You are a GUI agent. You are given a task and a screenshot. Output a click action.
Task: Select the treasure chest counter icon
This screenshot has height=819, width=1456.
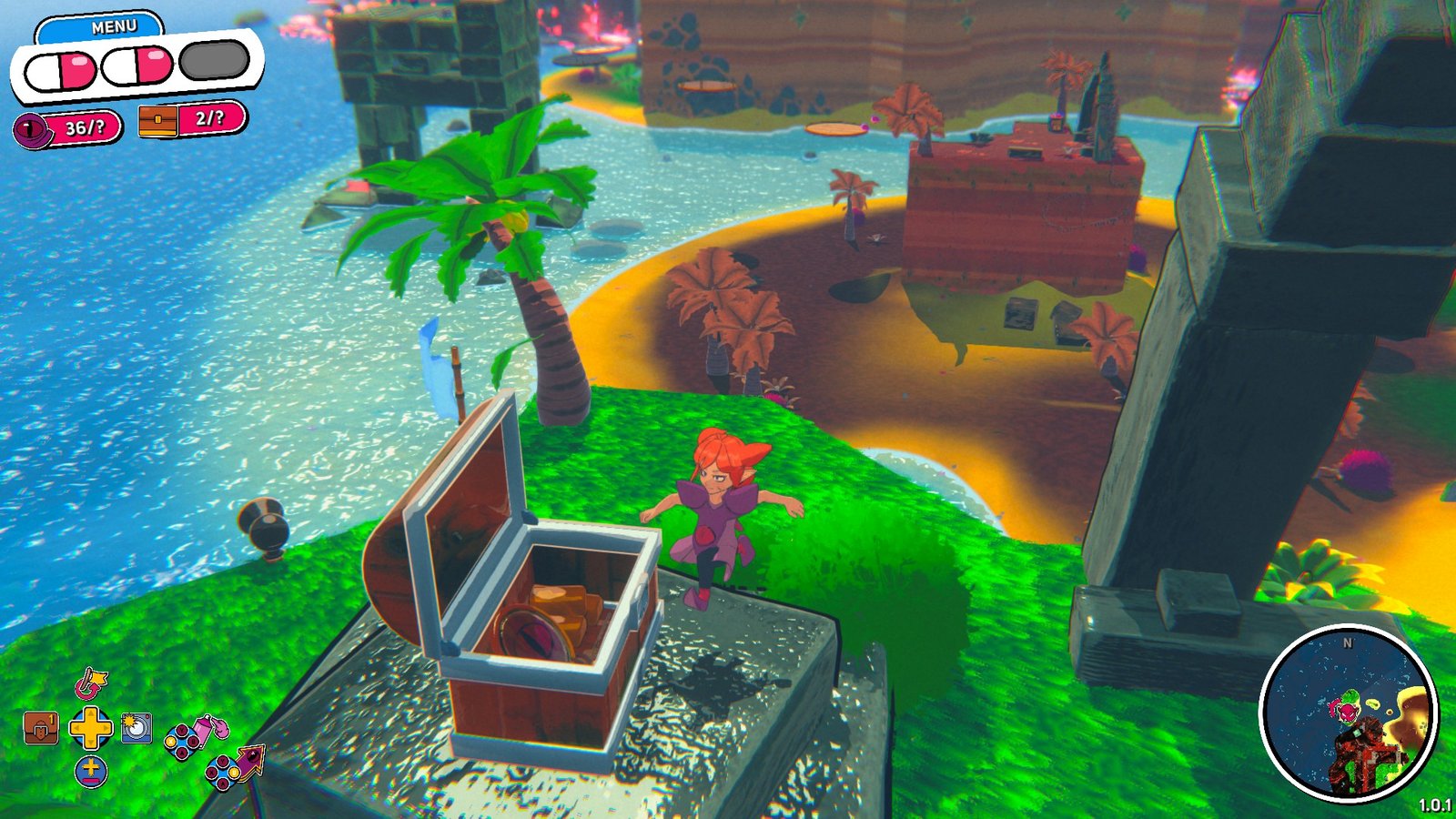click(157, 121)
